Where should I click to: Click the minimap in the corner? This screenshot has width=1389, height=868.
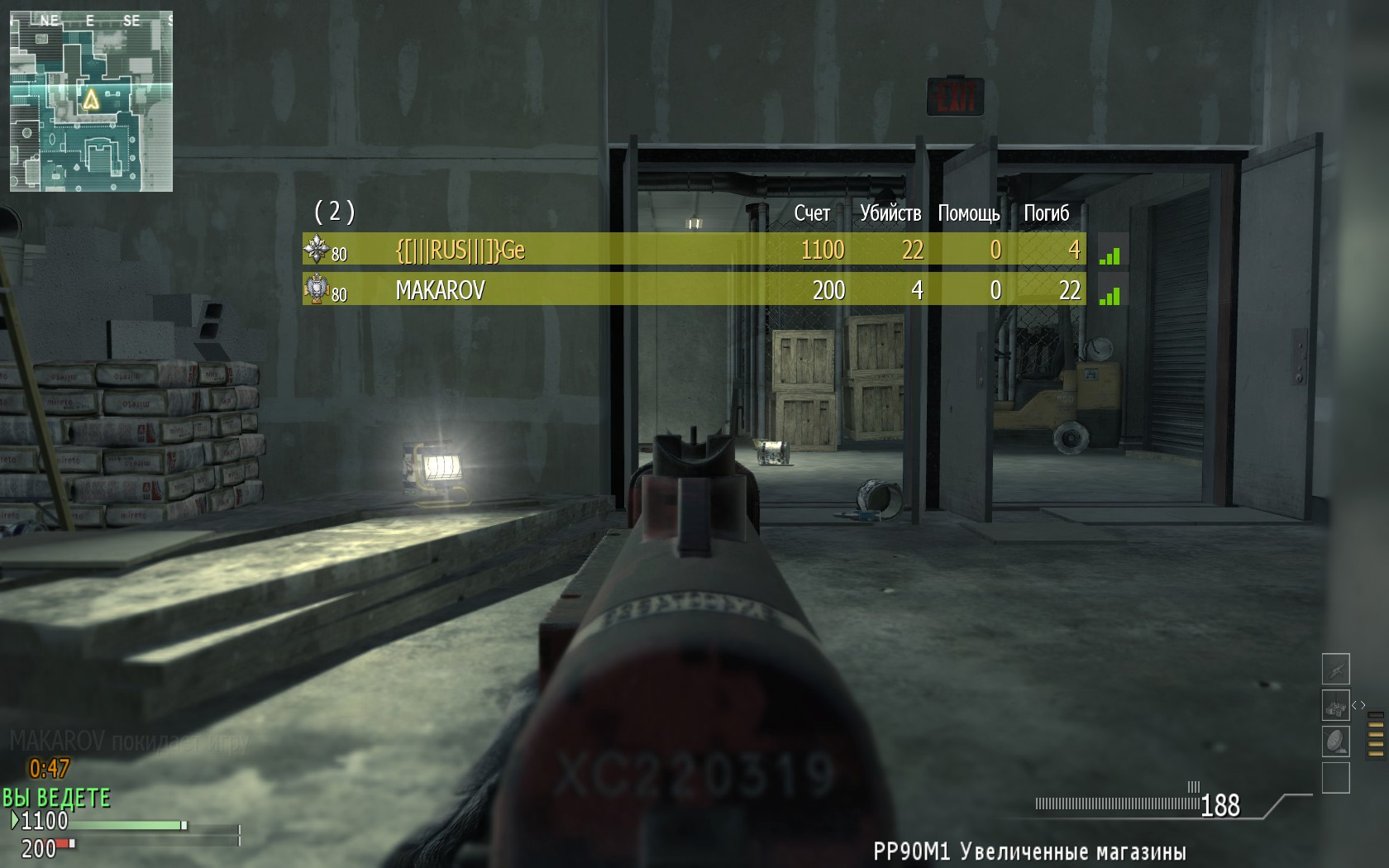coord(91,101)
